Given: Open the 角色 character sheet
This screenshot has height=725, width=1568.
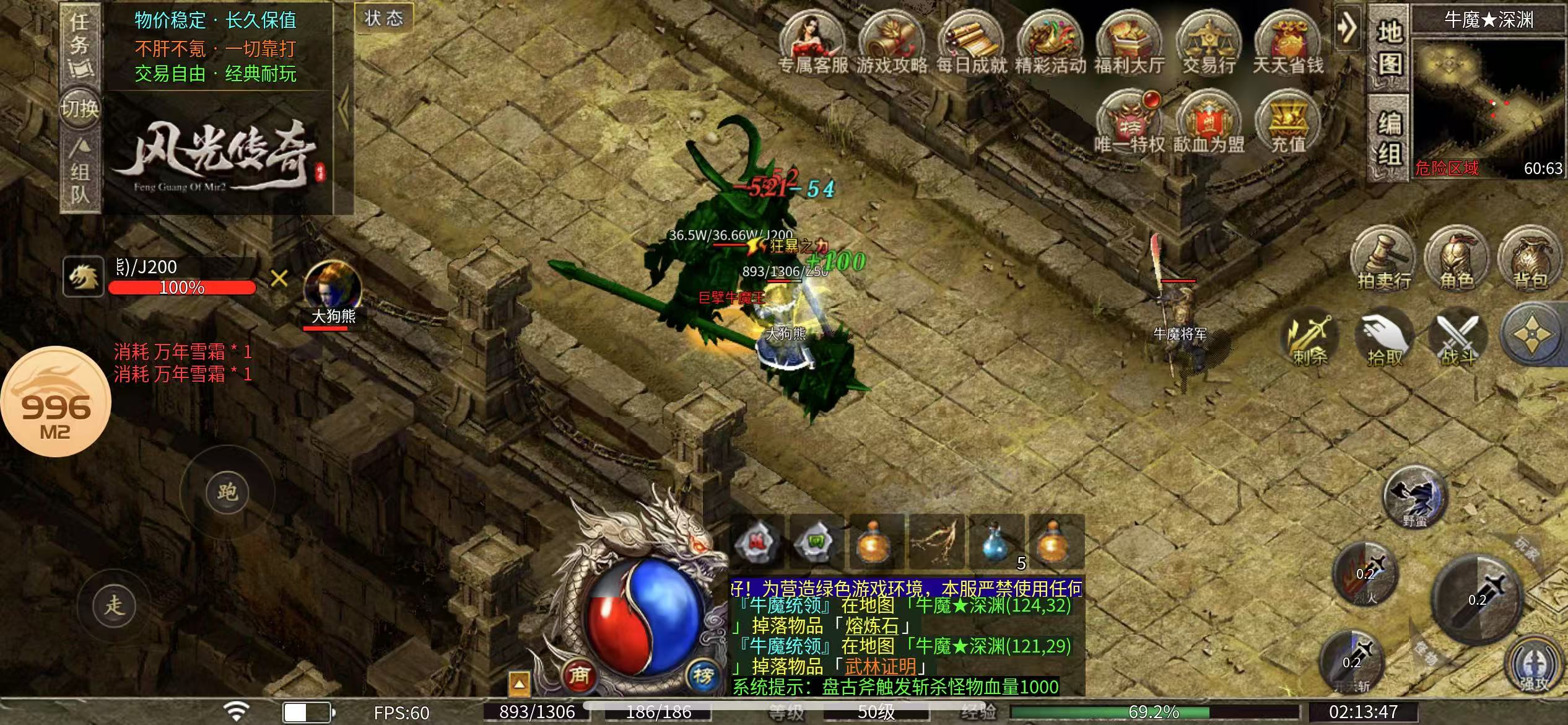Looking at the screenshot, I should 1457,260.
